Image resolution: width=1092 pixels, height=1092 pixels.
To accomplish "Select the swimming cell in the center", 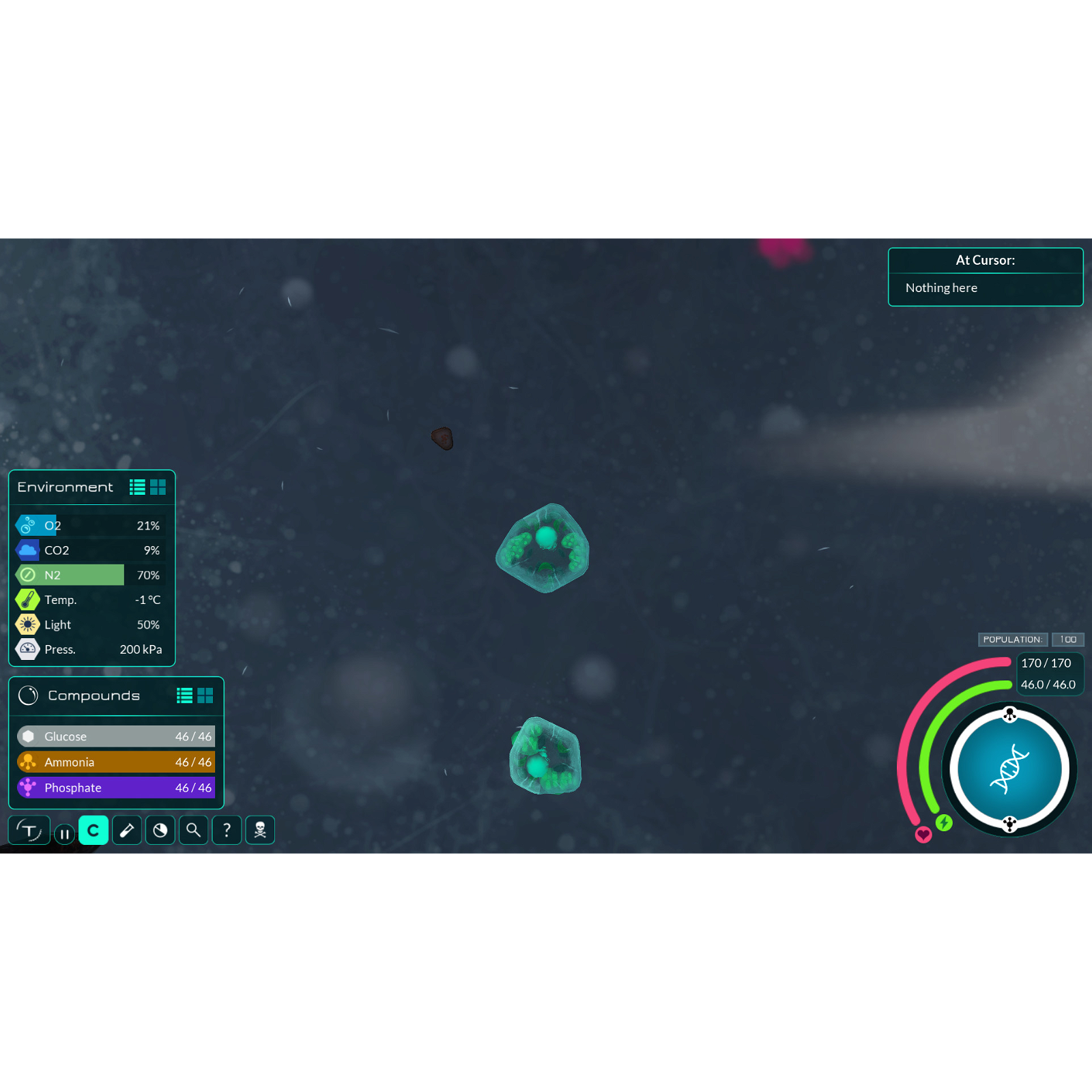I will (x=543, y=549).
